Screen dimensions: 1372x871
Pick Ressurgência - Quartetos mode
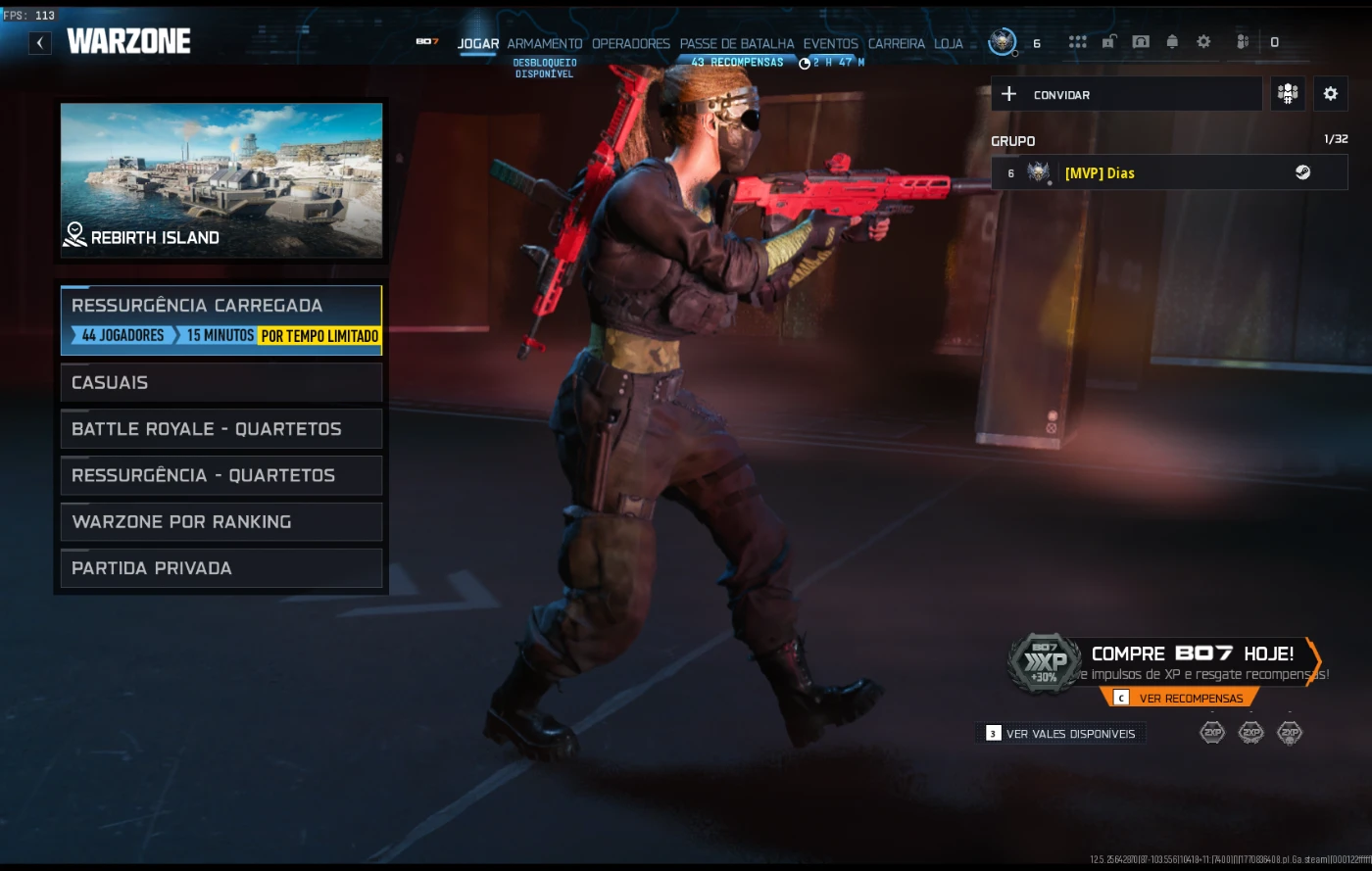[220, 475]
